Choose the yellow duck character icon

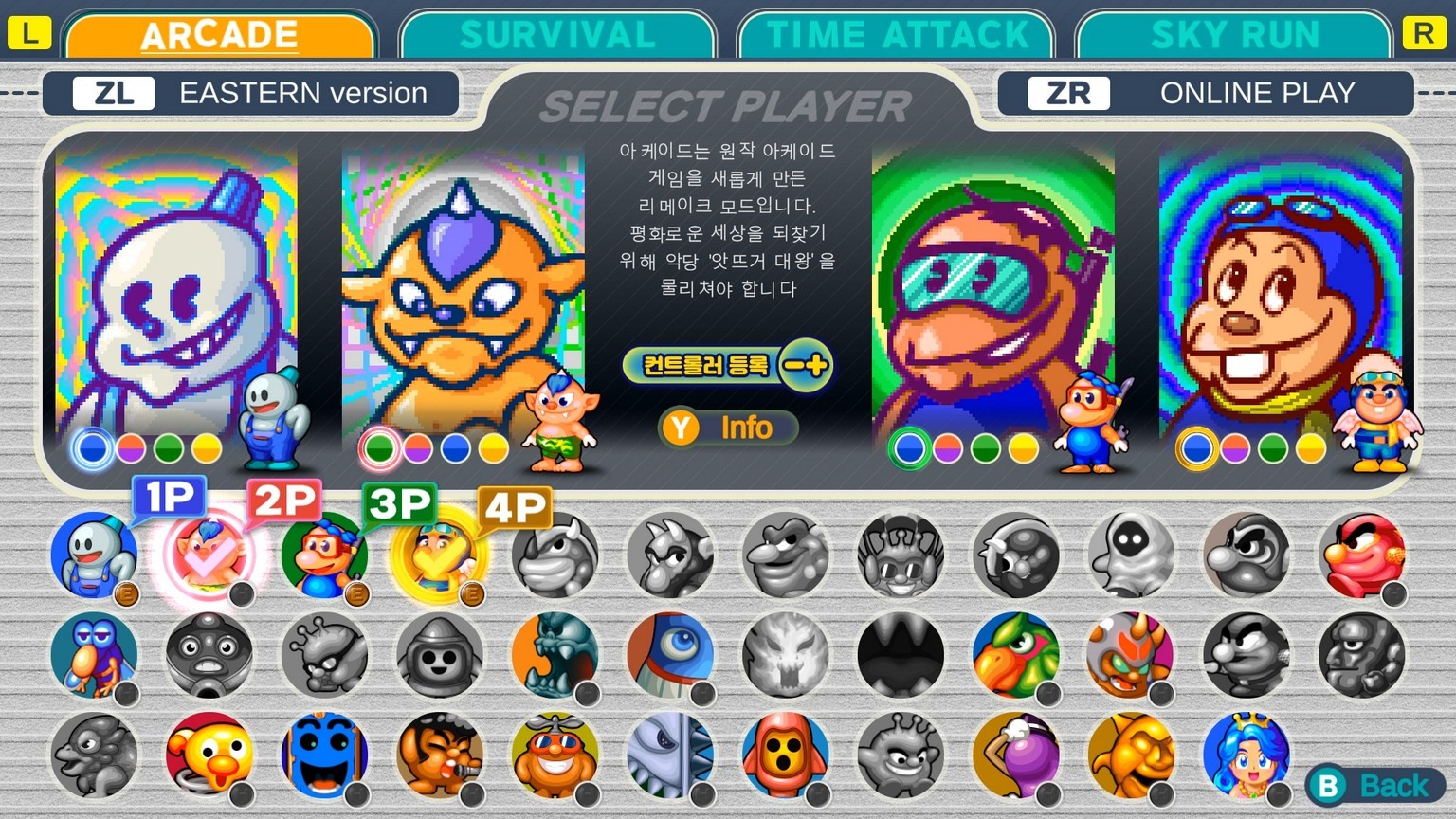(209, 754)
